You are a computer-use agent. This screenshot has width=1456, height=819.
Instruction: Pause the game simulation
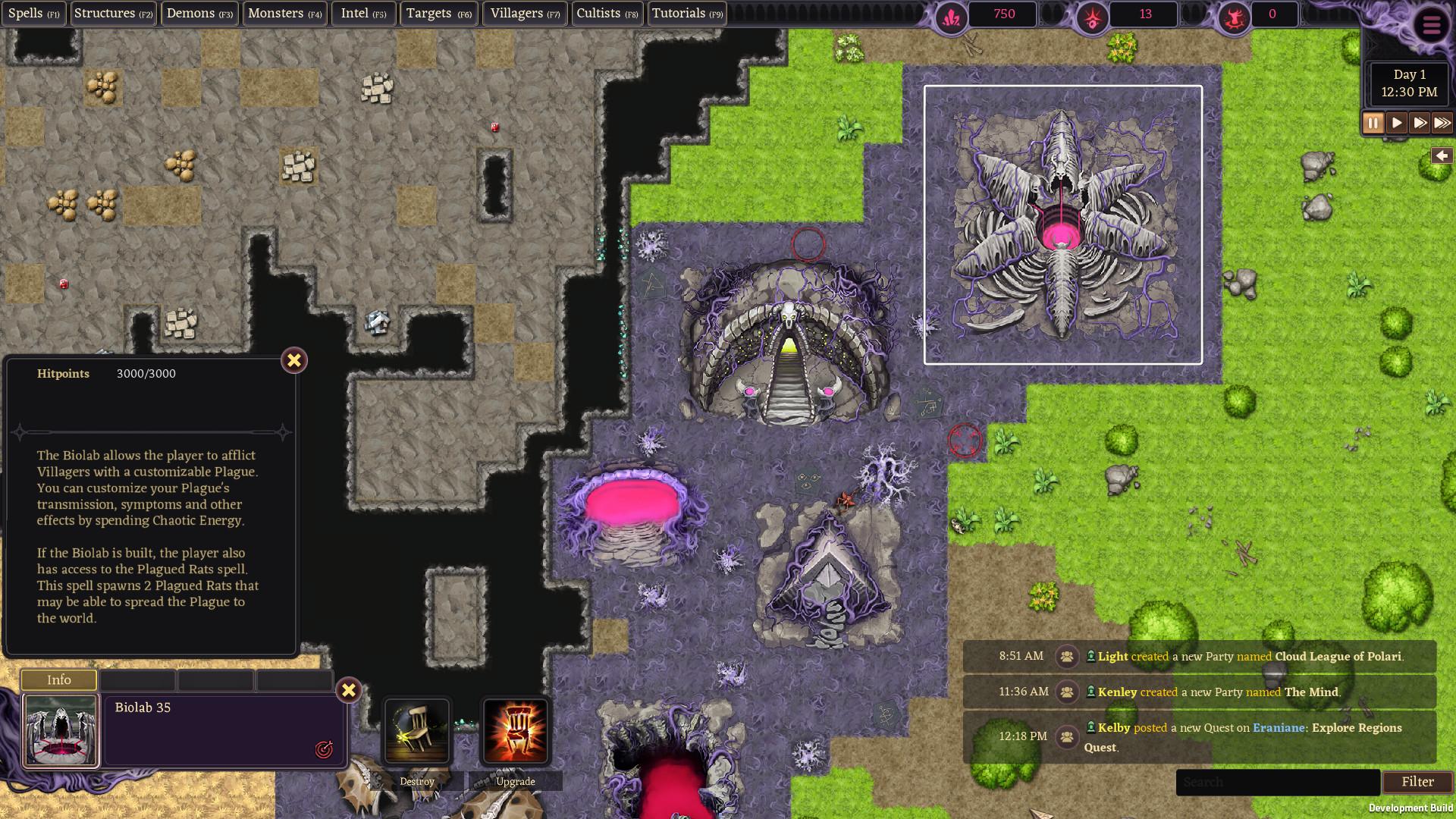(x=1373, y=122)
